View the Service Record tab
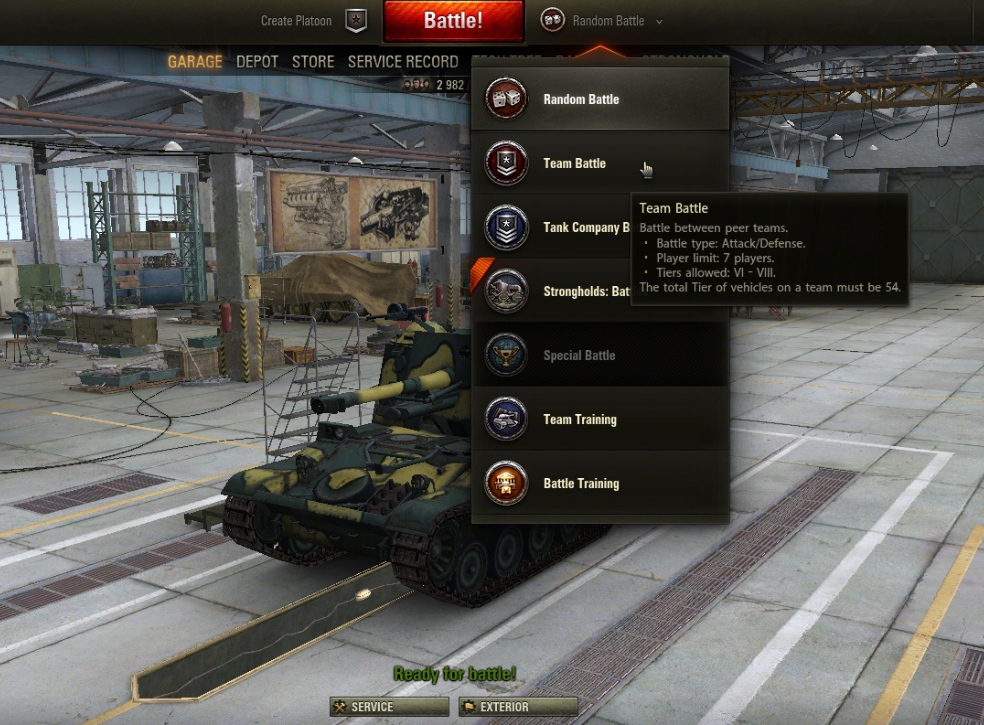Image resolution: width=984 pixels, height=725 pixels. click(403, 62)
